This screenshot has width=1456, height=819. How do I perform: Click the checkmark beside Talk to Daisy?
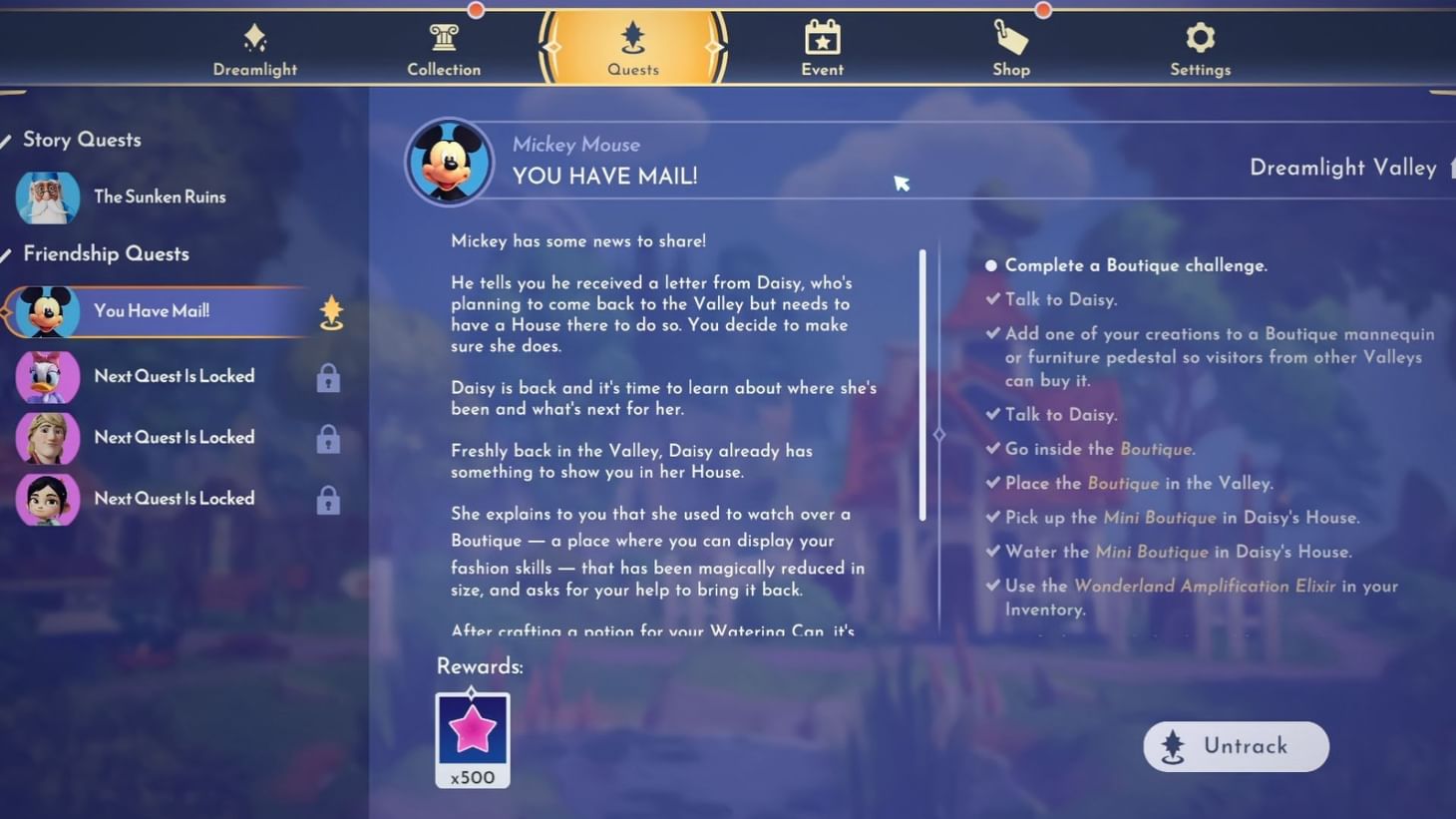point(991,298)
